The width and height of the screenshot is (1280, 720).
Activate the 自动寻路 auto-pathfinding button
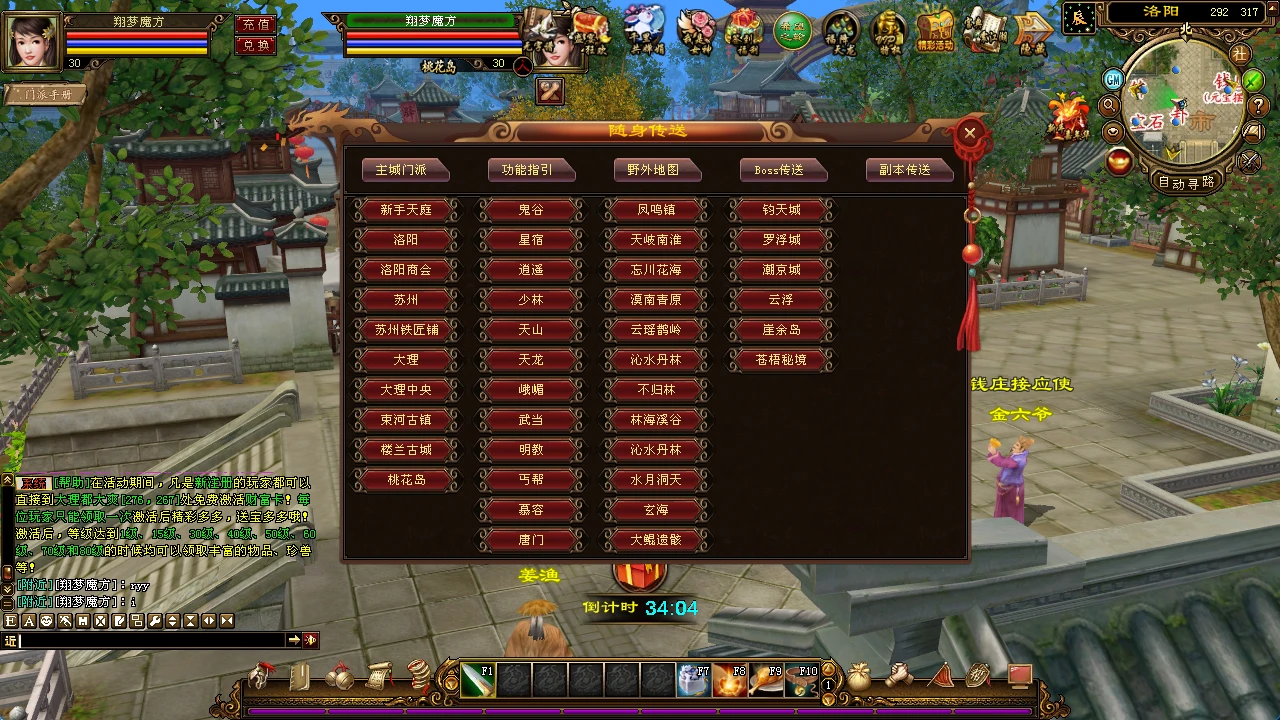[1186, 182]
